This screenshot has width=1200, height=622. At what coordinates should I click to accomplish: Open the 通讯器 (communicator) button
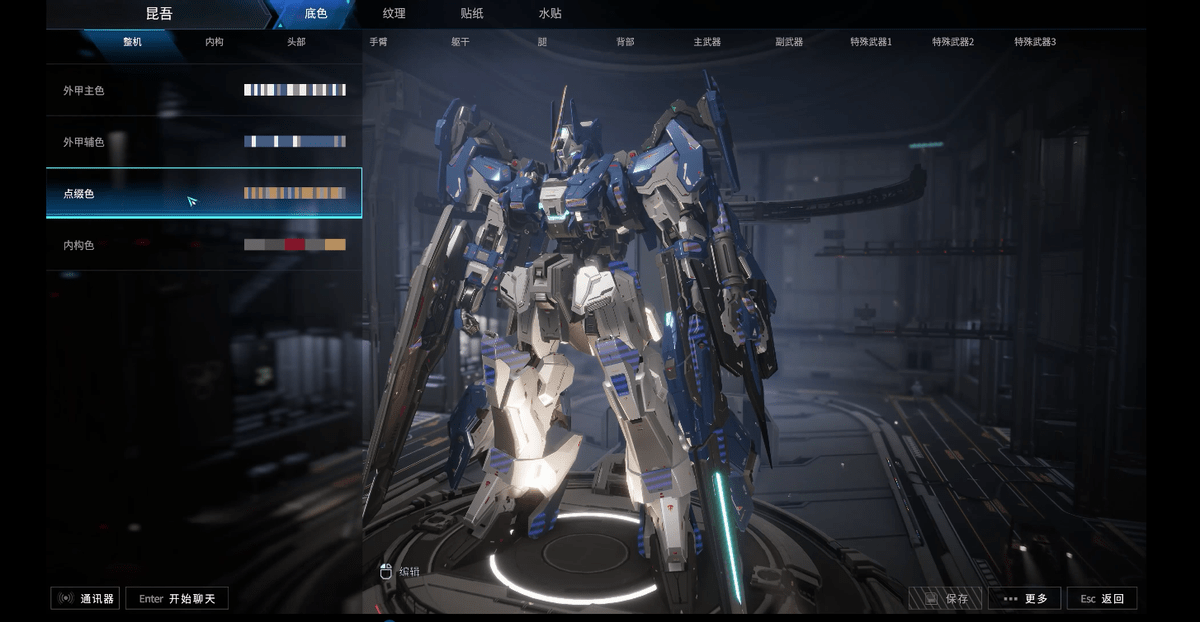86,599
